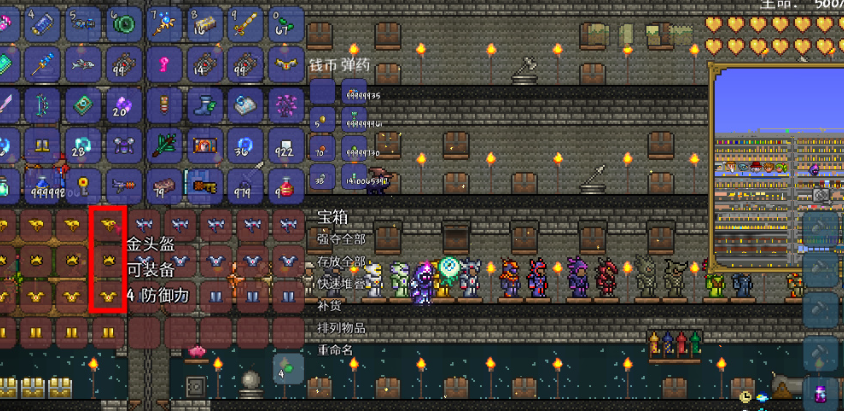Choose the green spell tome slot

click(84, 105)
